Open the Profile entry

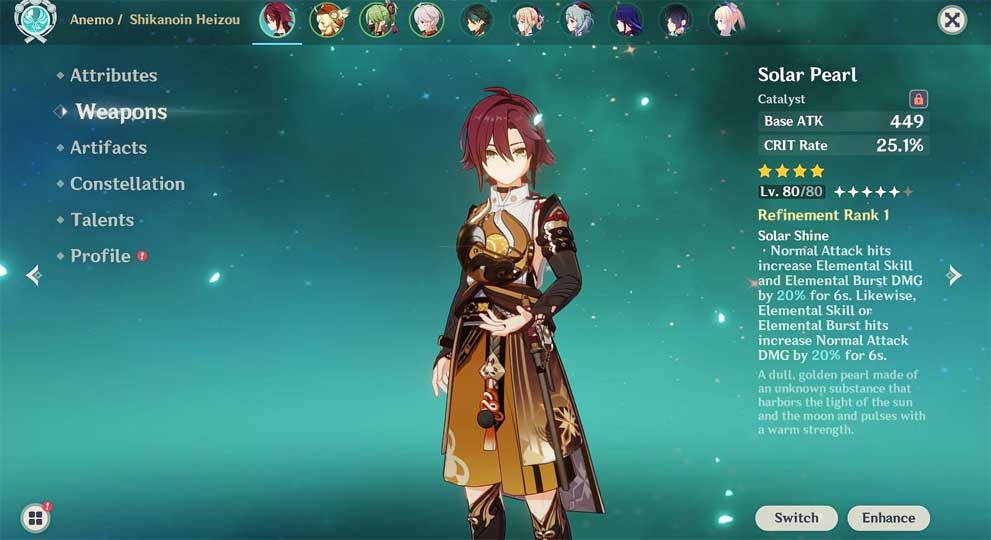pos(100,256)
